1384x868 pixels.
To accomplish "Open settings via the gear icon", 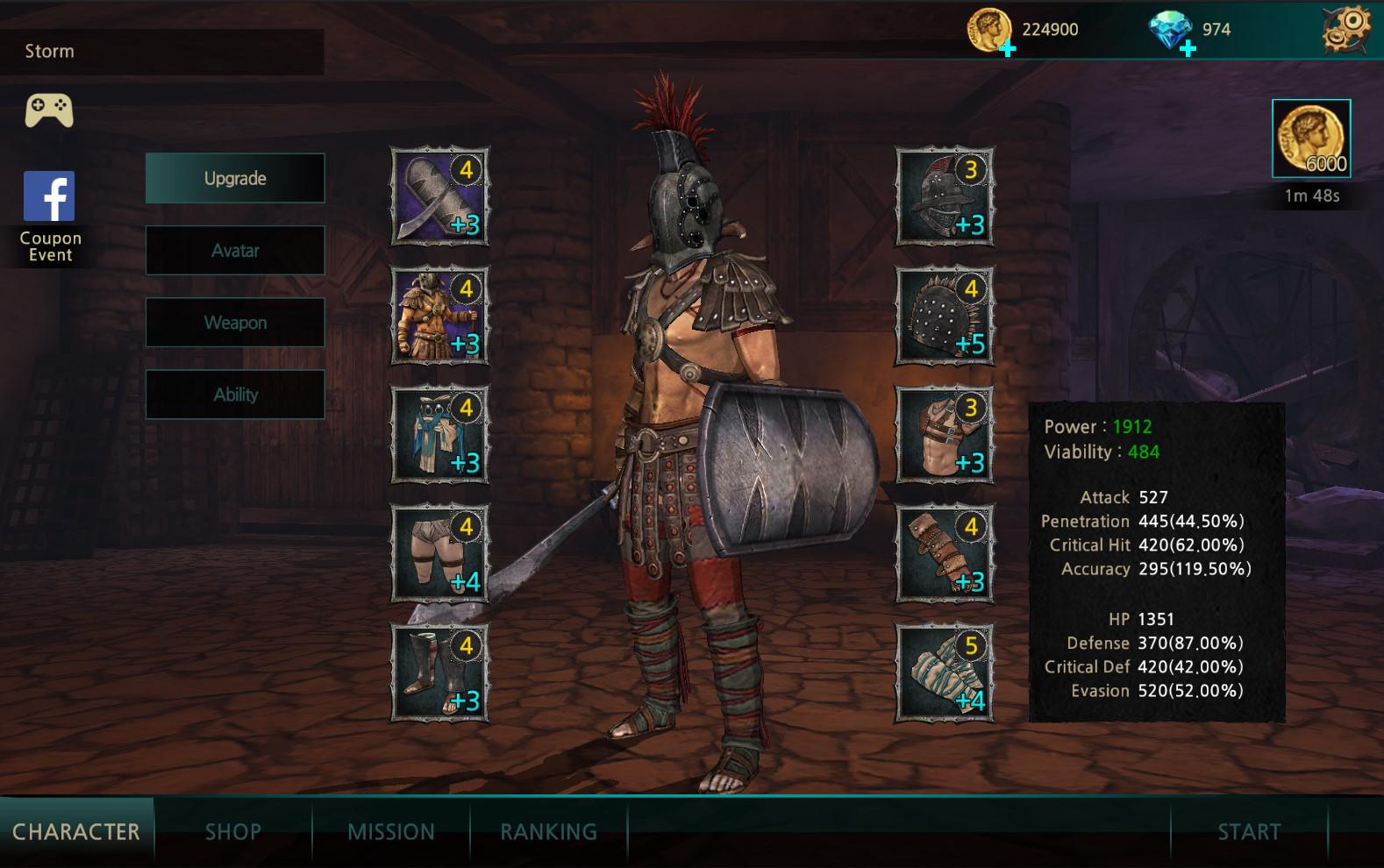I will (1346, 30).
